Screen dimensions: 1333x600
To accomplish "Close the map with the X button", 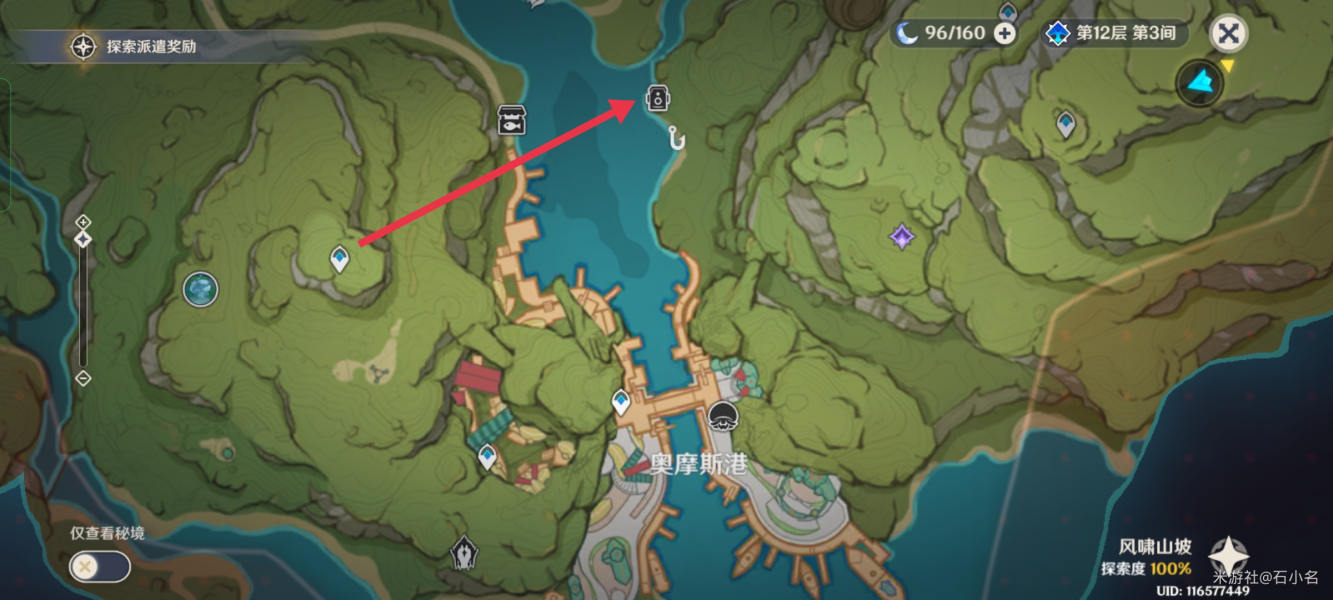I will tap(1228, 34).
